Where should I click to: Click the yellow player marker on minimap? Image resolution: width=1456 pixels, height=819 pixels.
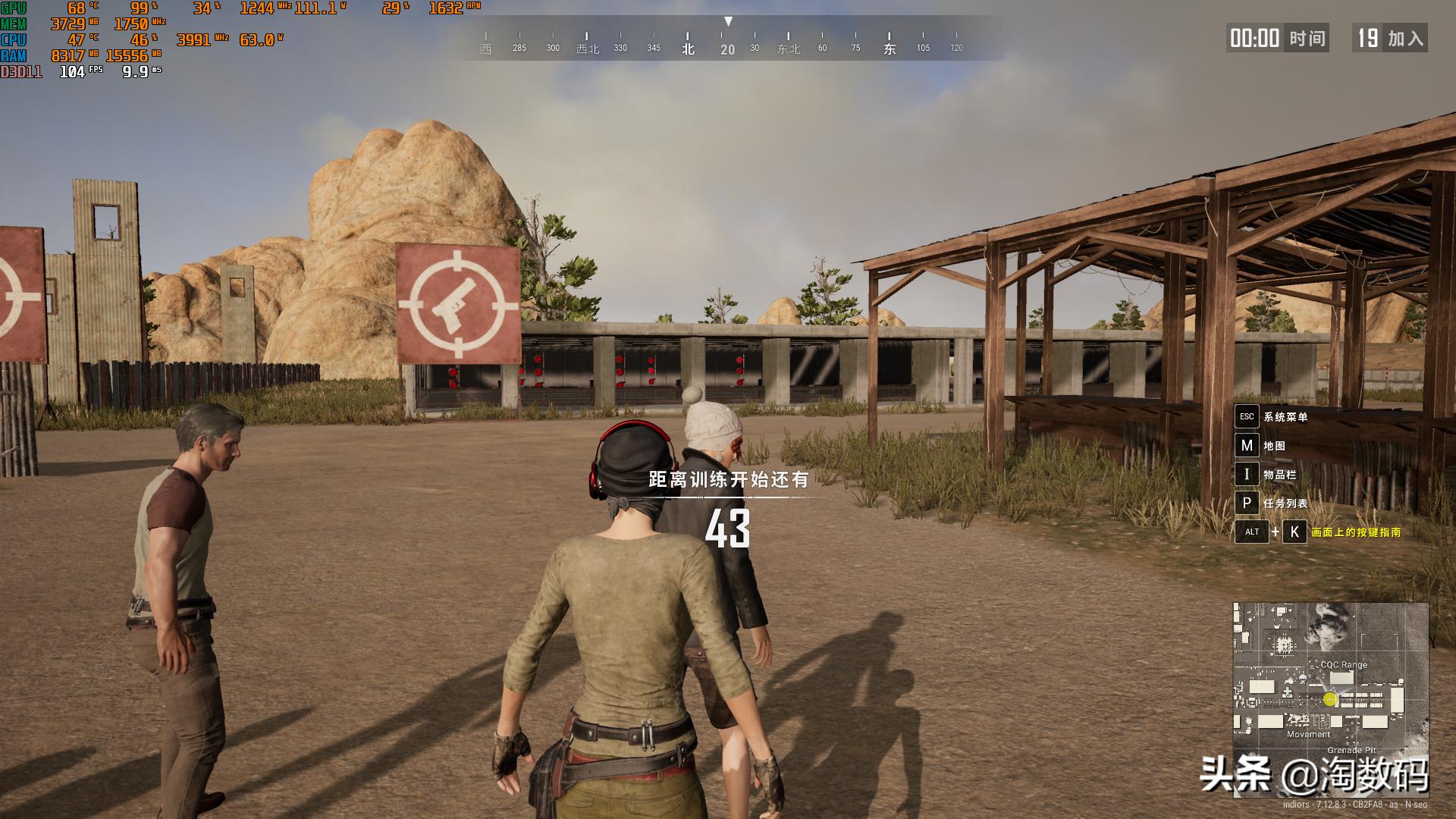[1331, 697]
